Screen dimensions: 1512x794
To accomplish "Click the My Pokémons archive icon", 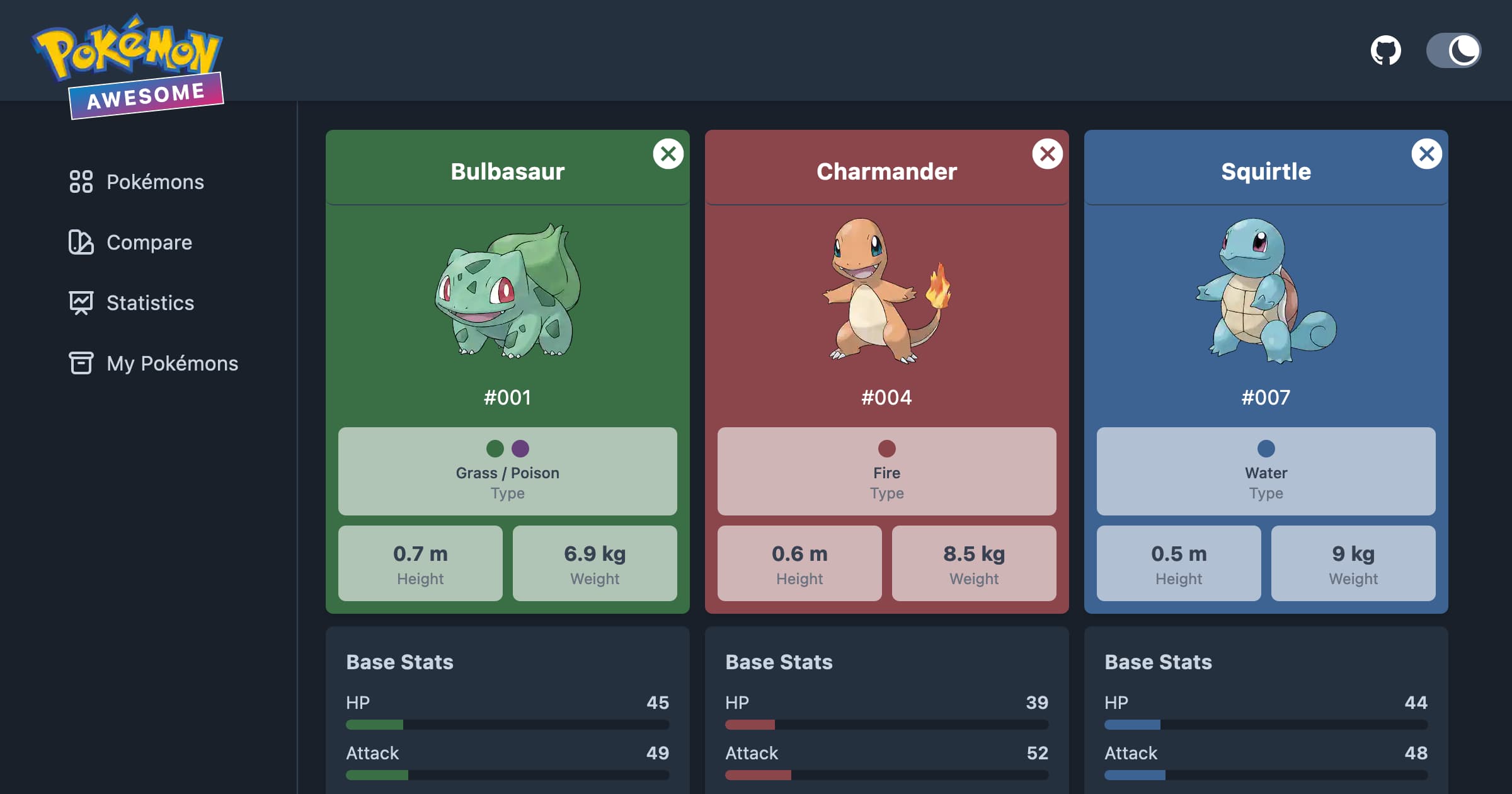I will pos(81,364).
